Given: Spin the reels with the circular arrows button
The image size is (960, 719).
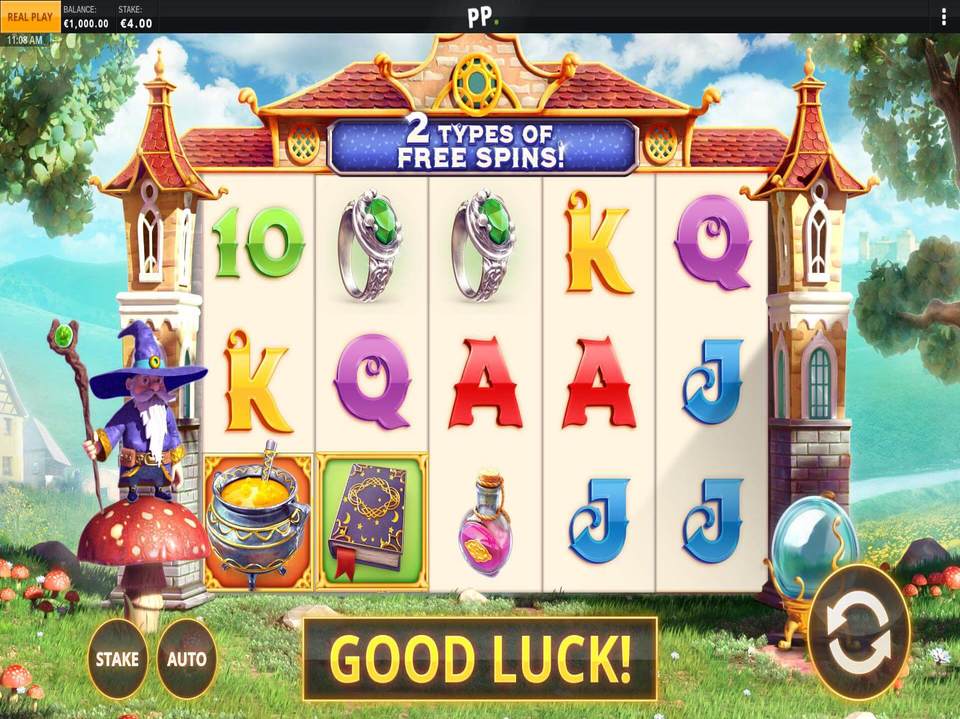Looking at the screenshot, I should 859,632.
